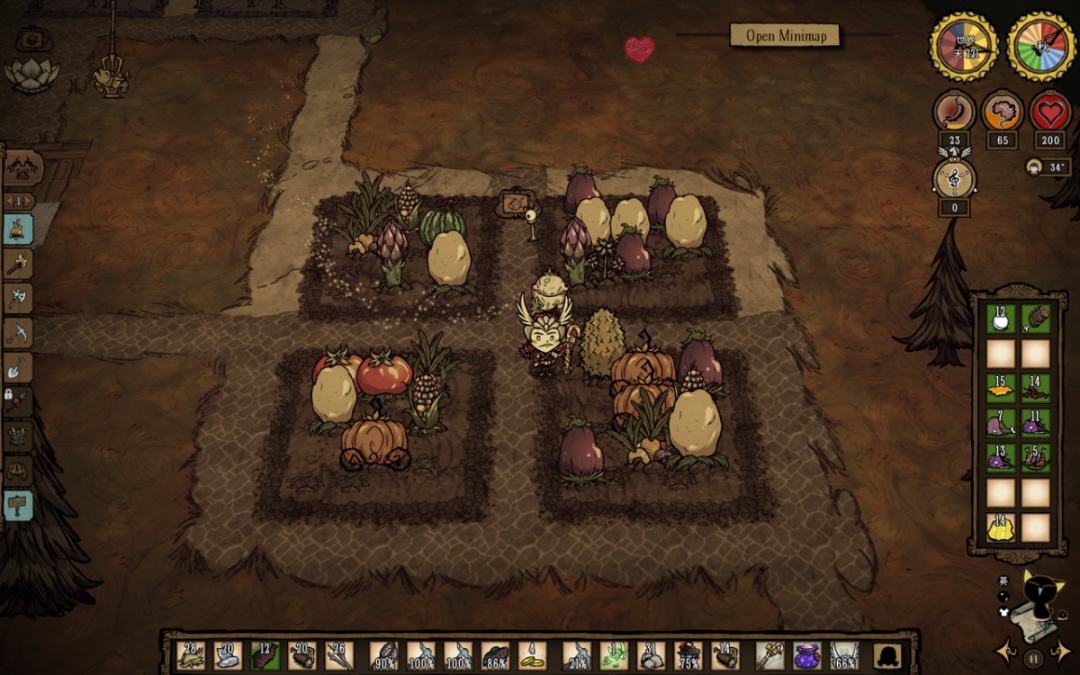Select the campfire crafting recipe
Screen dimensions: 1080x675
click(x=19, y=229)
